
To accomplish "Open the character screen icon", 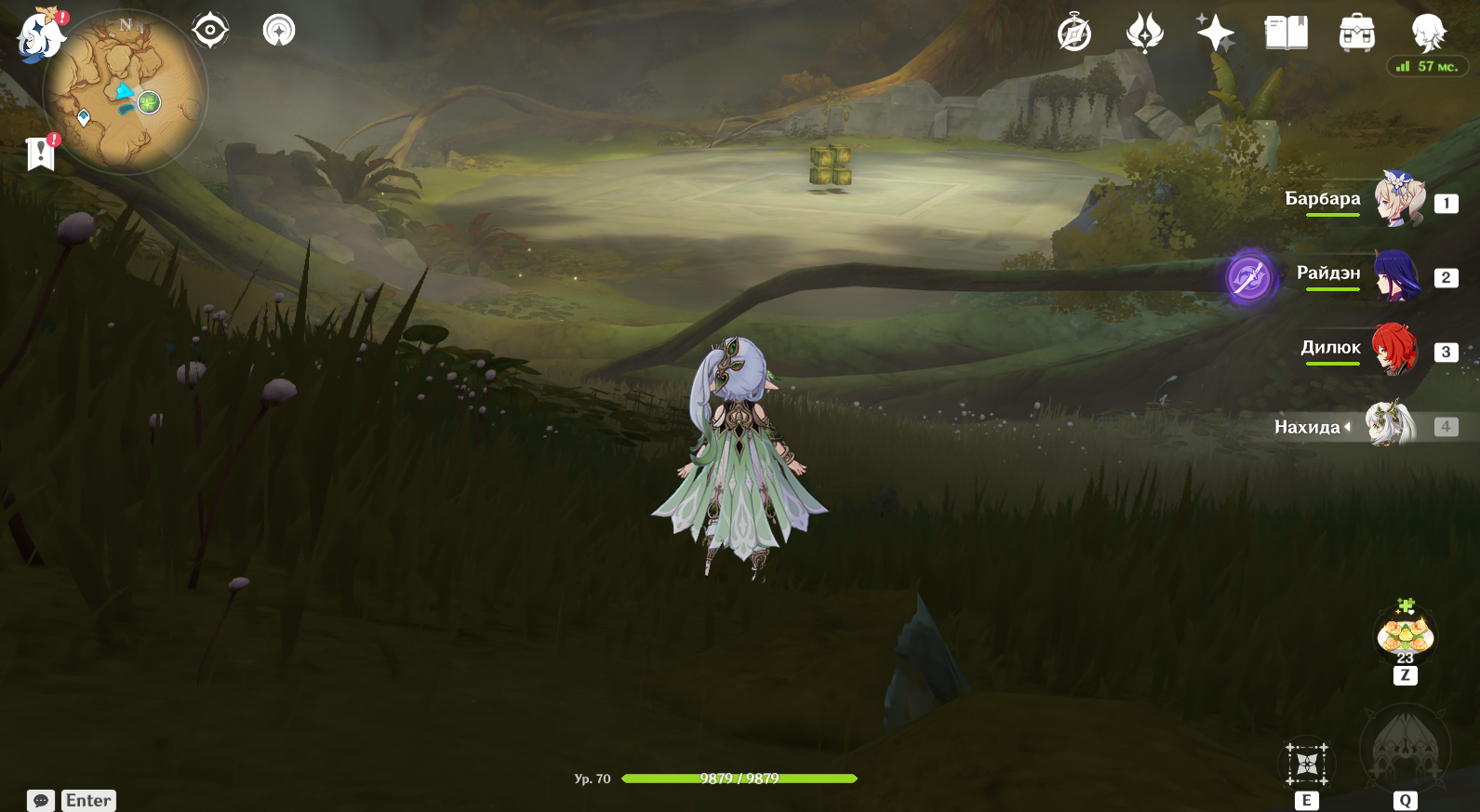I will (1428, 33).
